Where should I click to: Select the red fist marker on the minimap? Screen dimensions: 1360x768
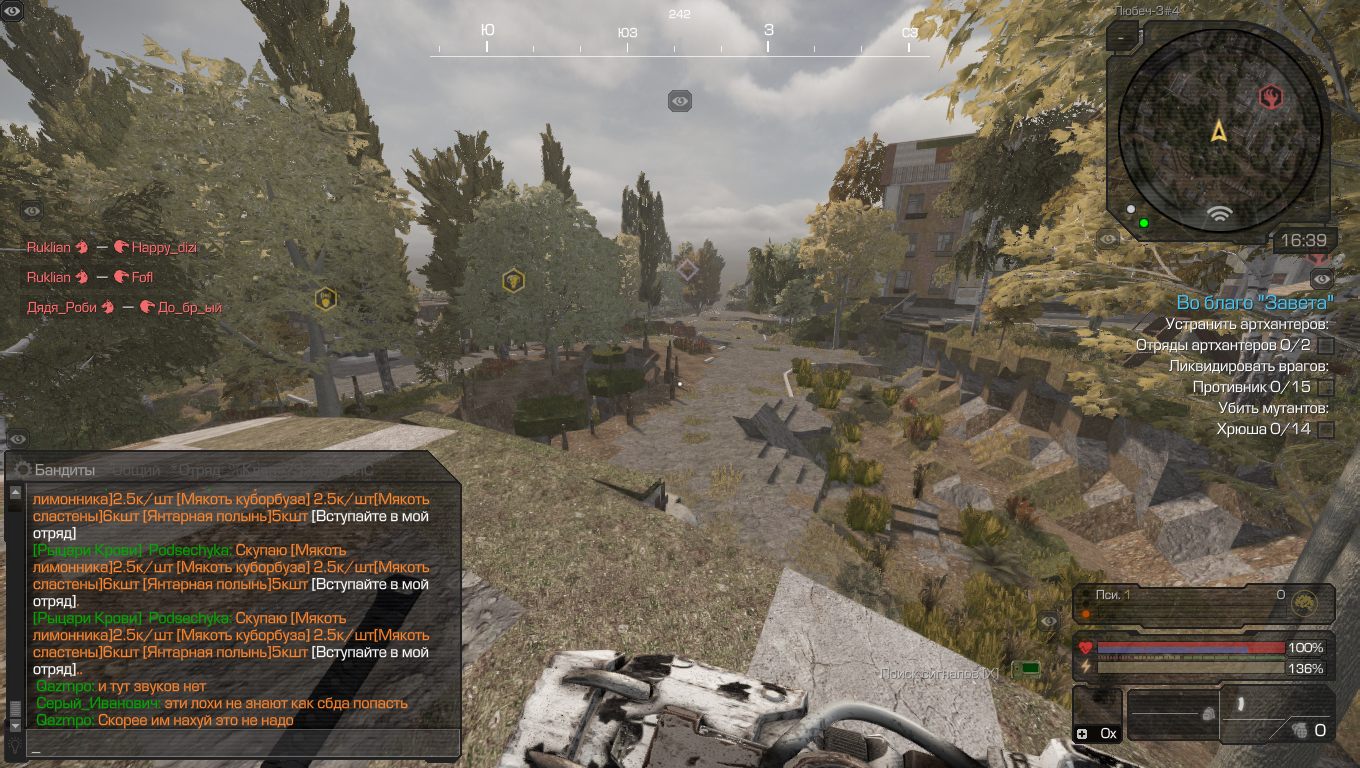click(1270, 97)
